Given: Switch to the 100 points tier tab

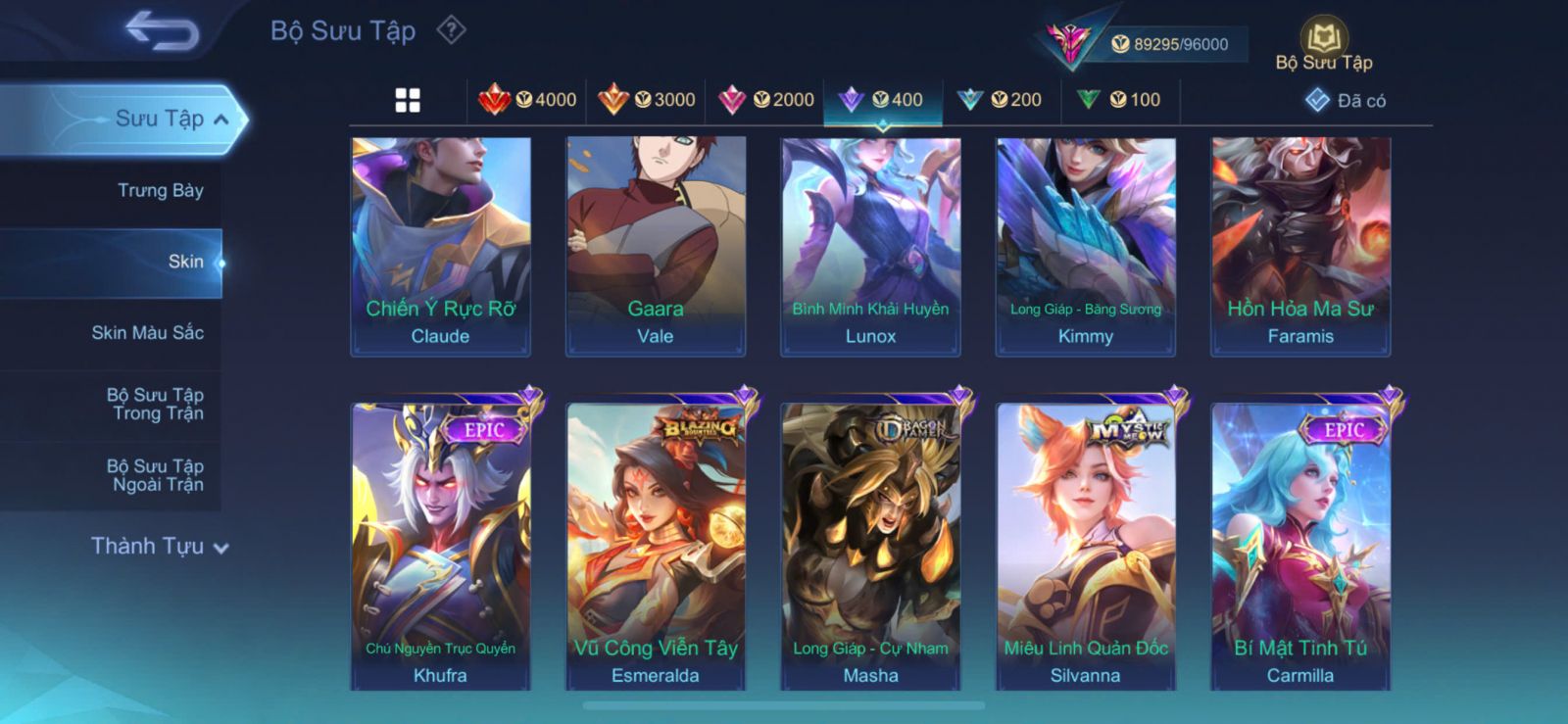Looking at the screenshot, I should point(1119,100).
